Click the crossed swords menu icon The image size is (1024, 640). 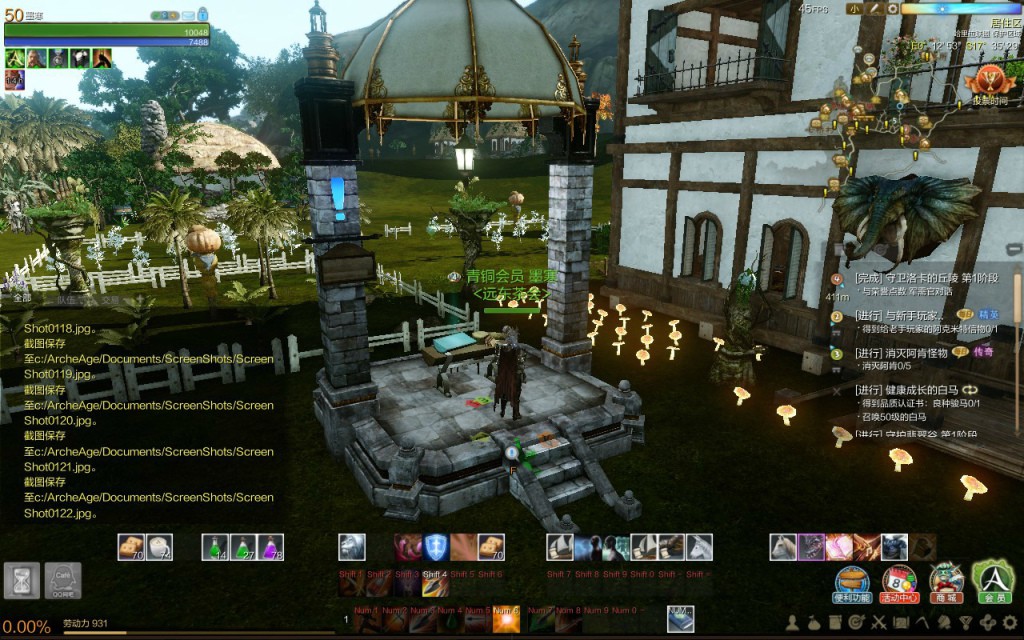coord(880,623)
